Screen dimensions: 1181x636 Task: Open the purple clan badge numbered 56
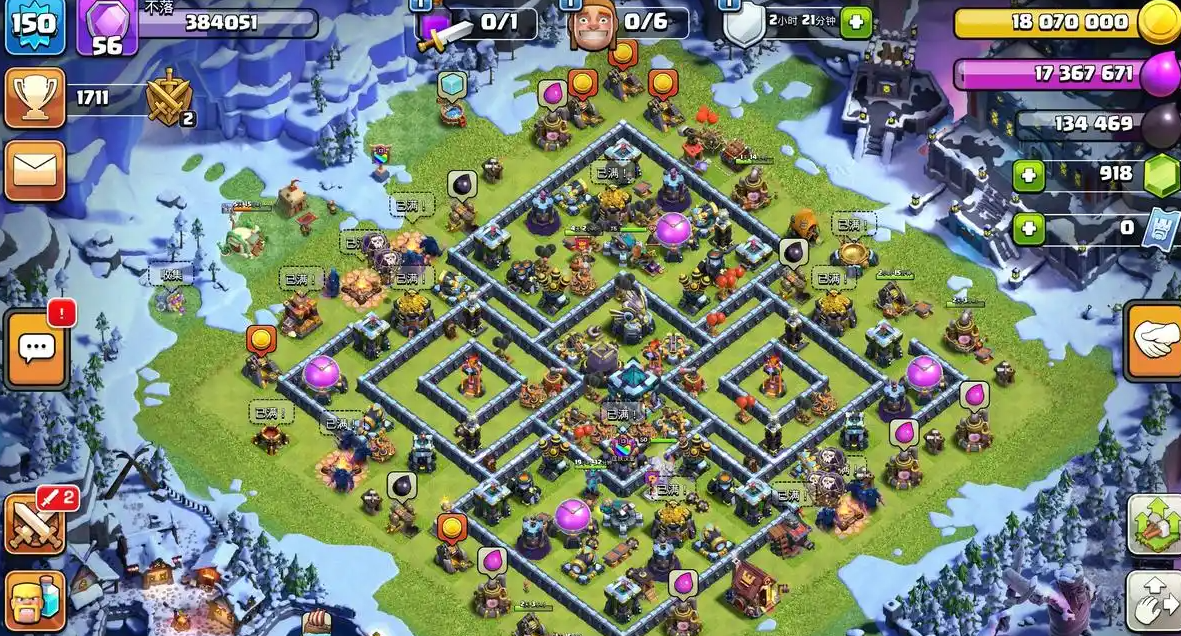(107, 27)
